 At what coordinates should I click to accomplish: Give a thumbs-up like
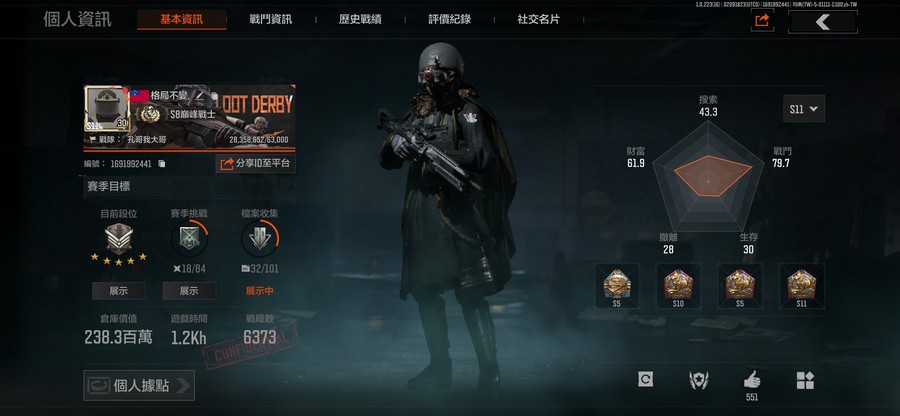click(x=751, y=379)
